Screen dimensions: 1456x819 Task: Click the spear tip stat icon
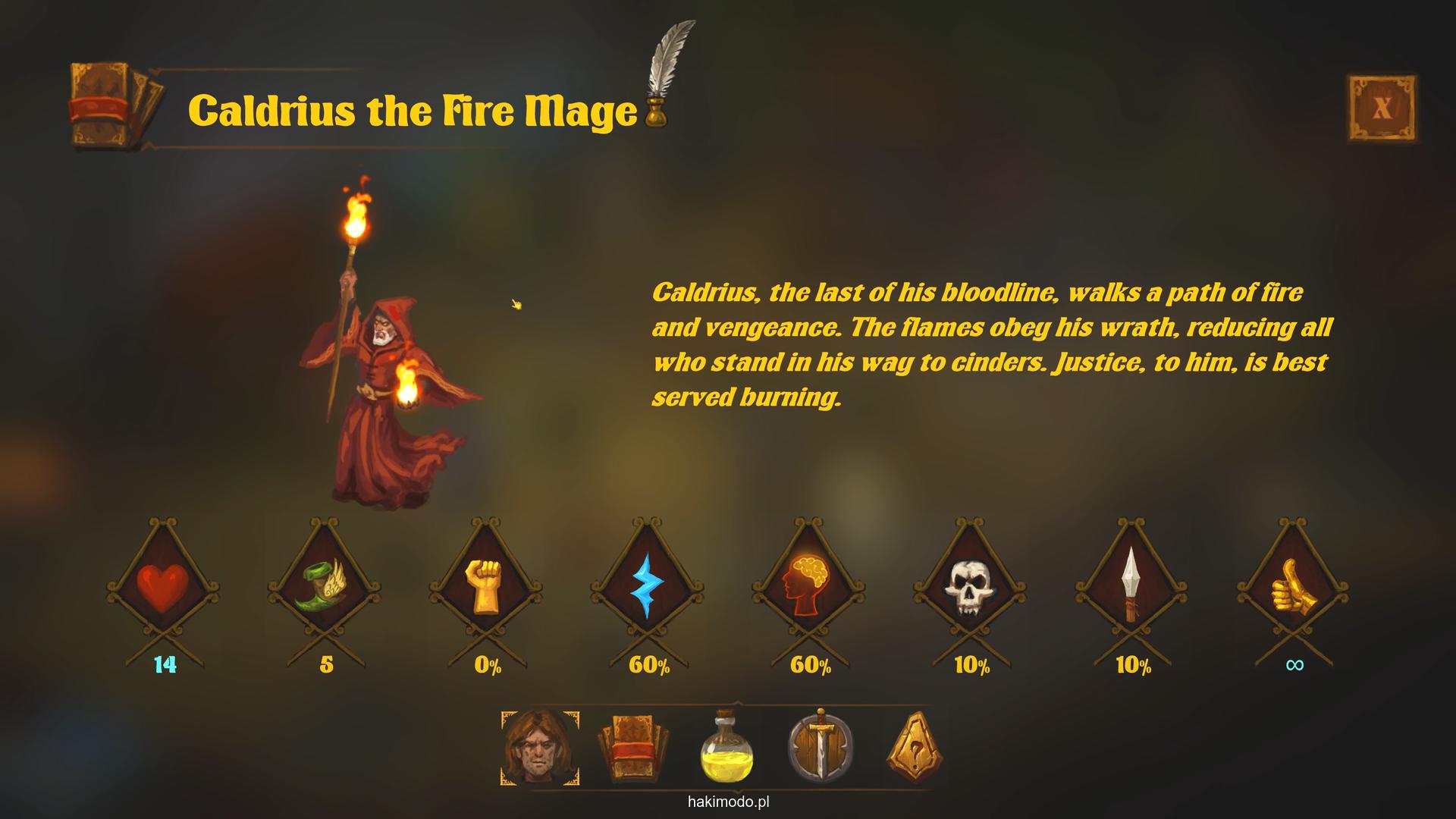1131,585
